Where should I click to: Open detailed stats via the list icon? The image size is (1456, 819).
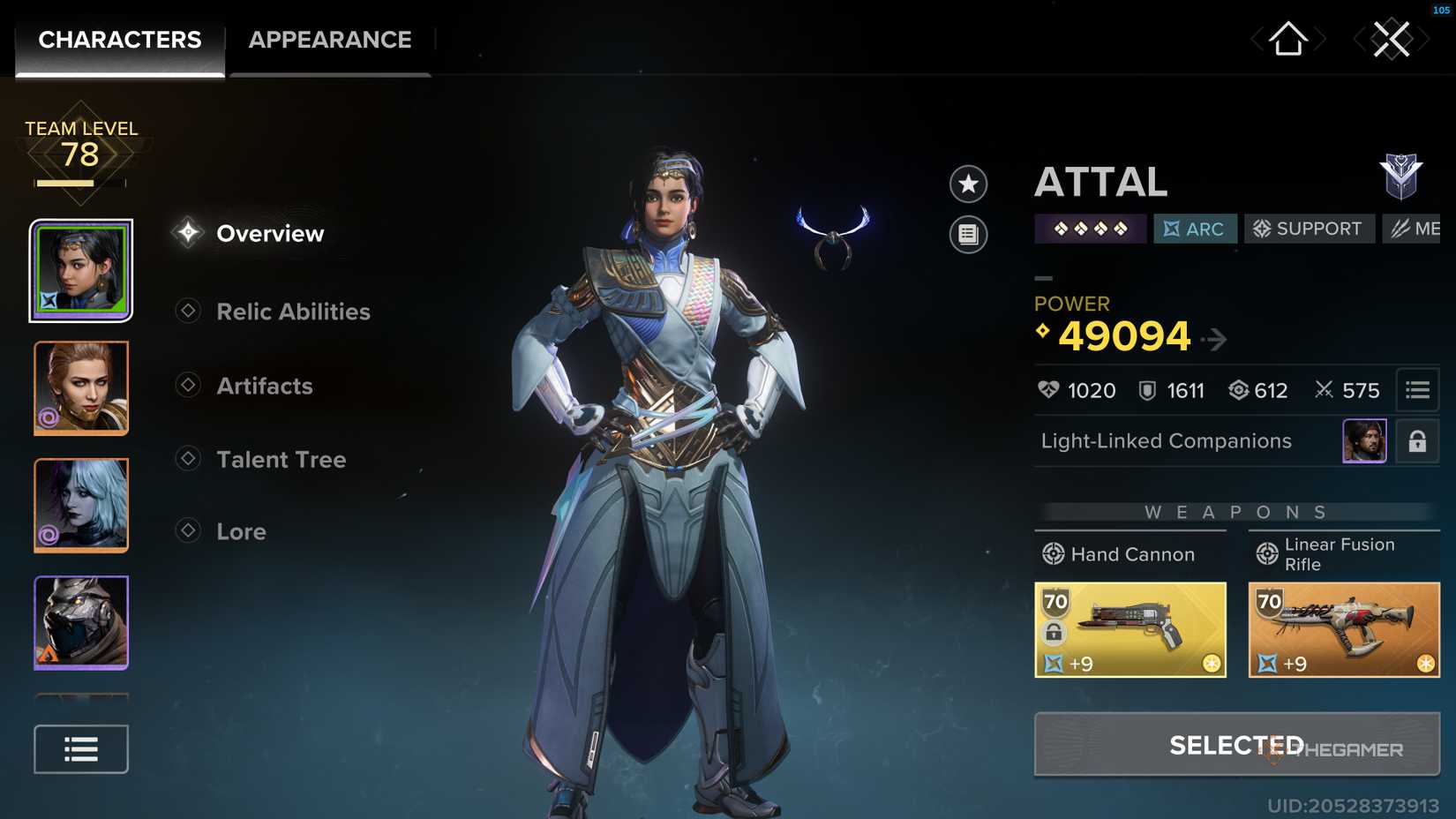[x=1417, y=389]
